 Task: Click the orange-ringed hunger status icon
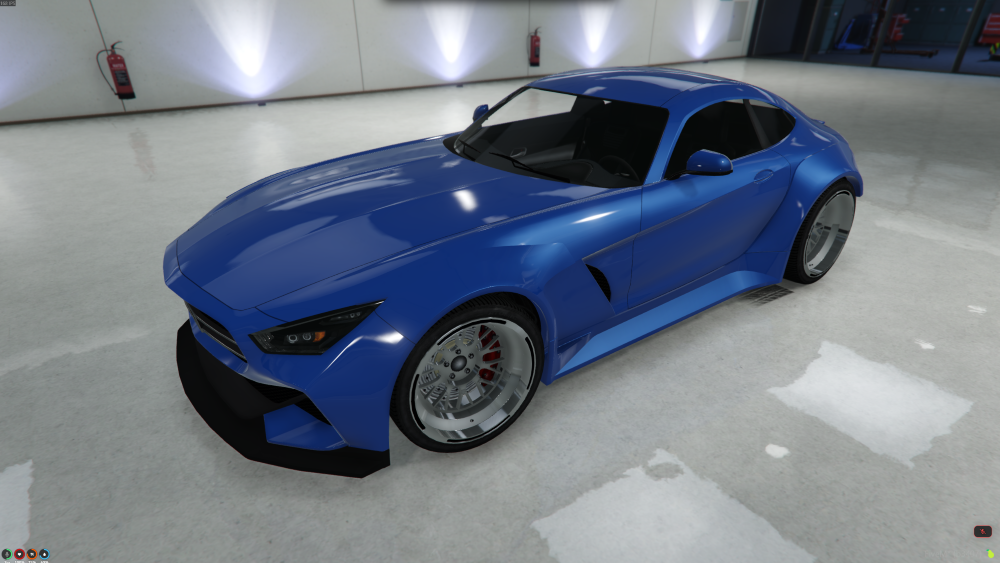31,553
